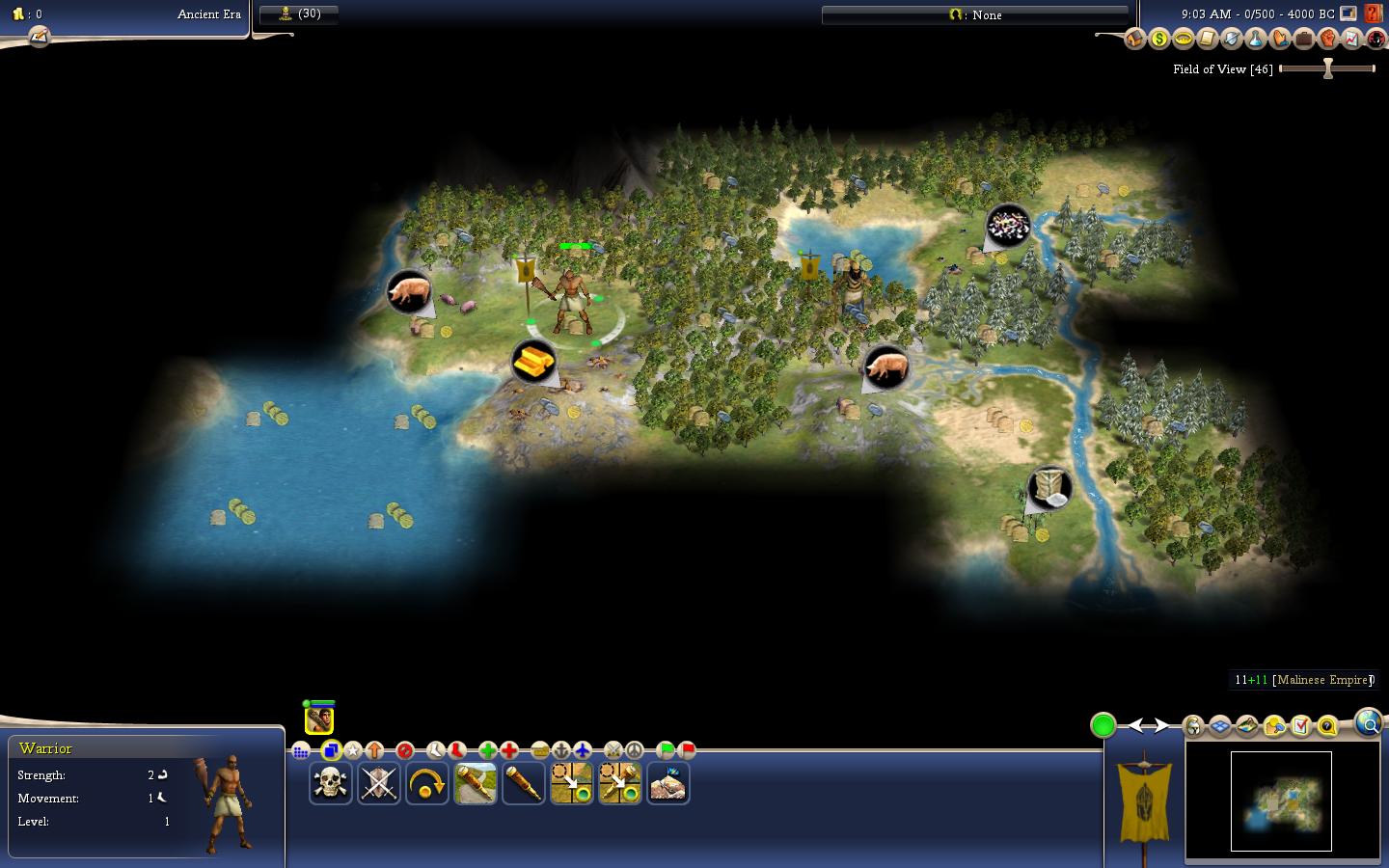Open the info screen chart icon
This screenshot has width=1389, height=868.
pyautogui.click(x=1351, y=40)
